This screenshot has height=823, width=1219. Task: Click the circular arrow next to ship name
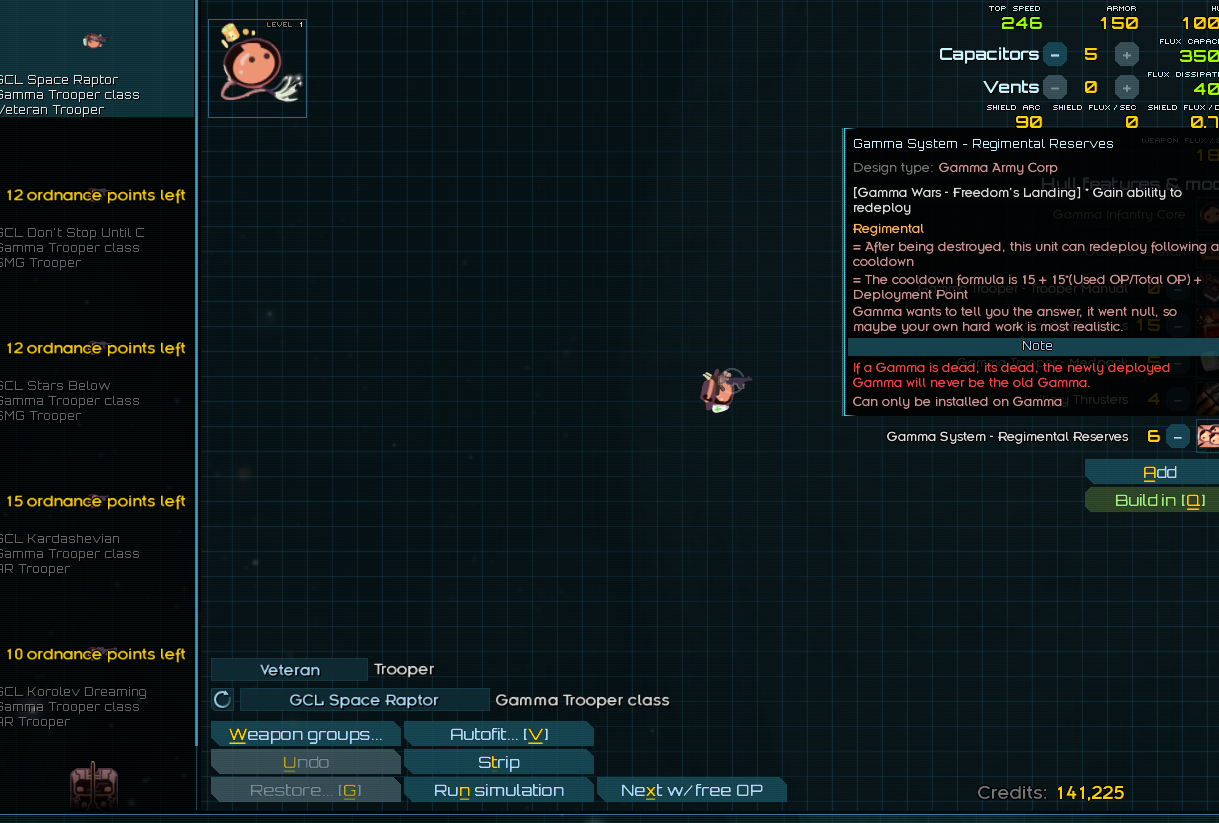[223, 700]
